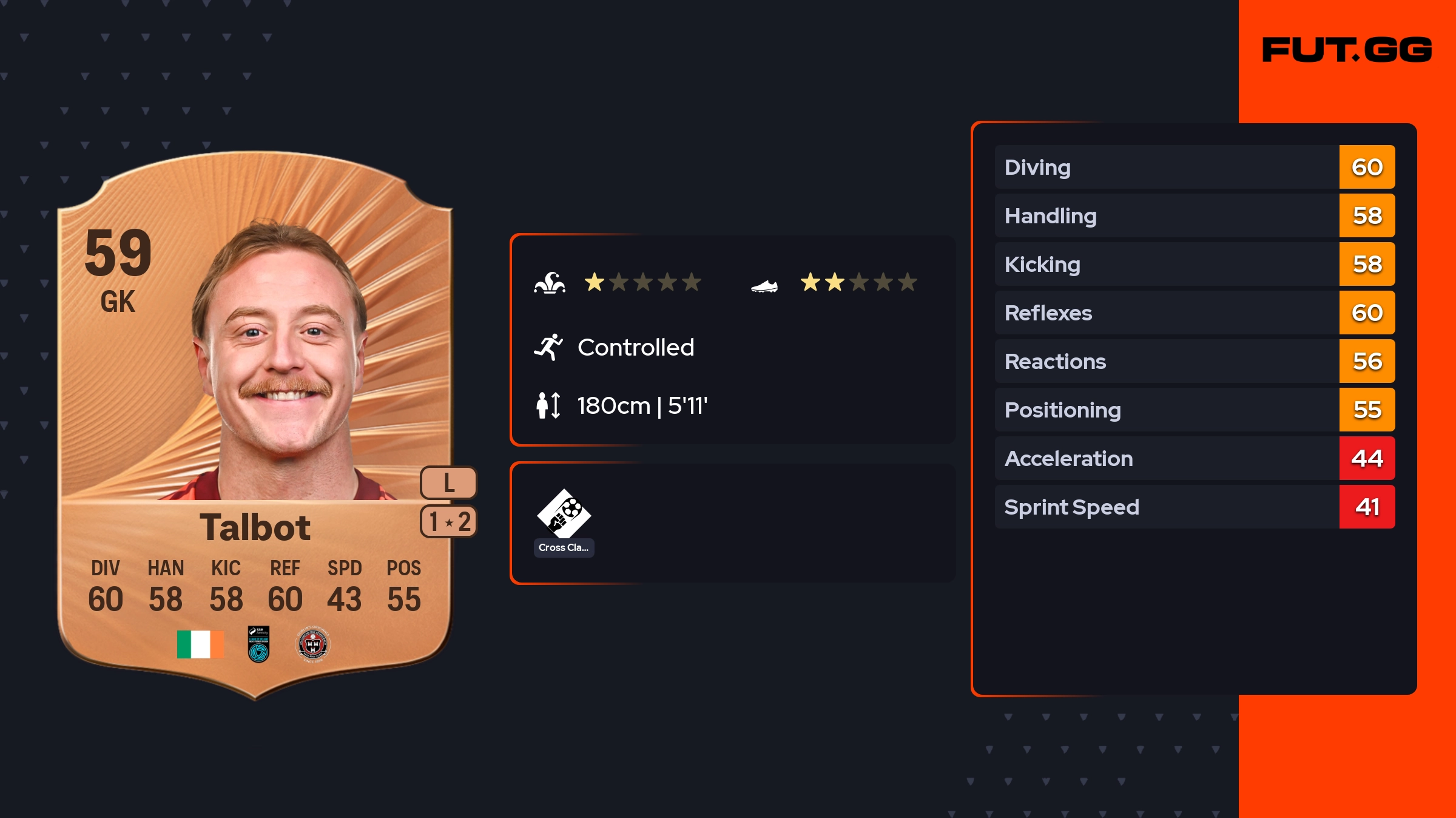The image size is (1456, 818).
Task: Click the Ireland flag on the card
Action: (200, 644)
